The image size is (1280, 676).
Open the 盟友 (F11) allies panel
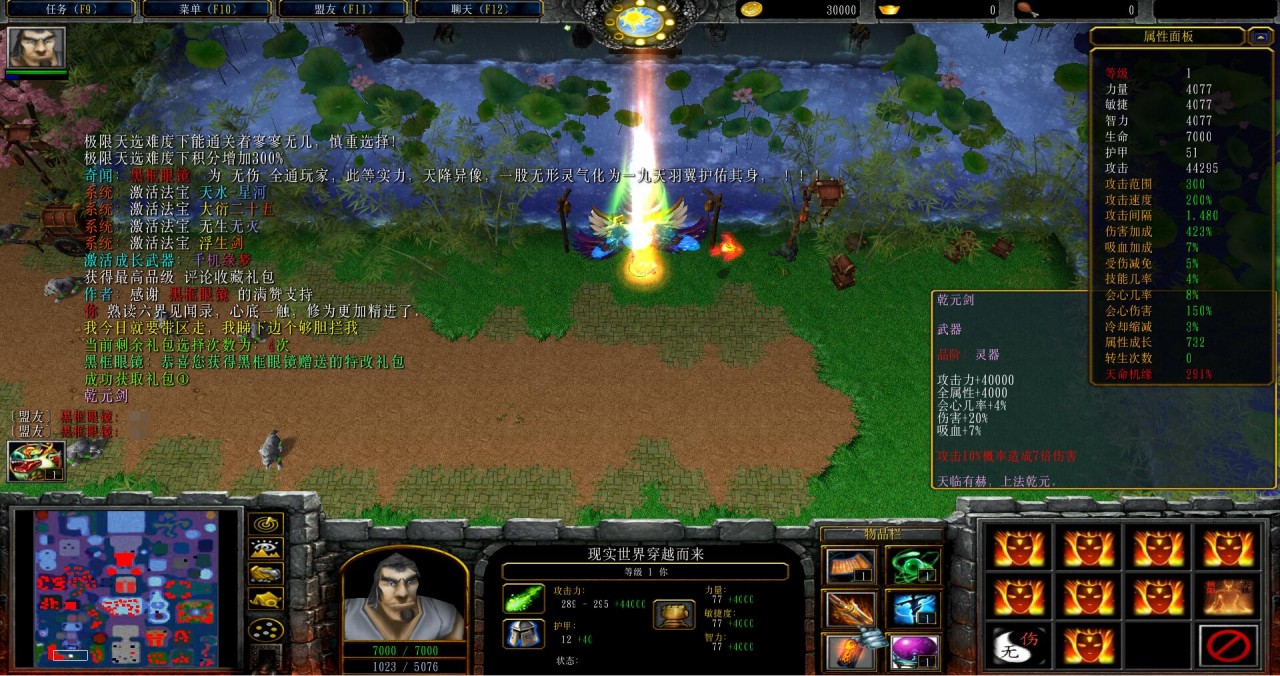(341, 10)
